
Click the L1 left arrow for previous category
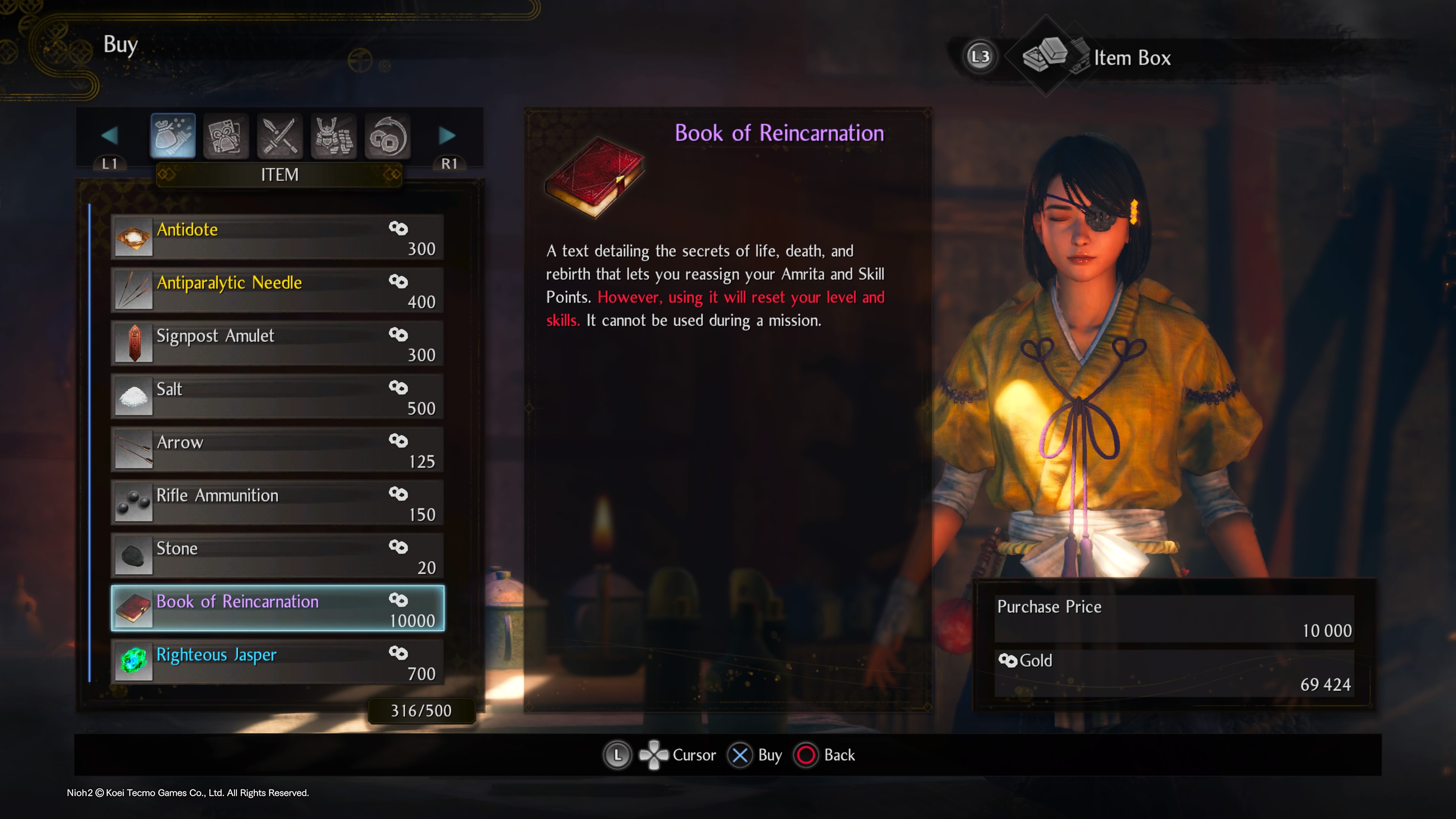110,135
